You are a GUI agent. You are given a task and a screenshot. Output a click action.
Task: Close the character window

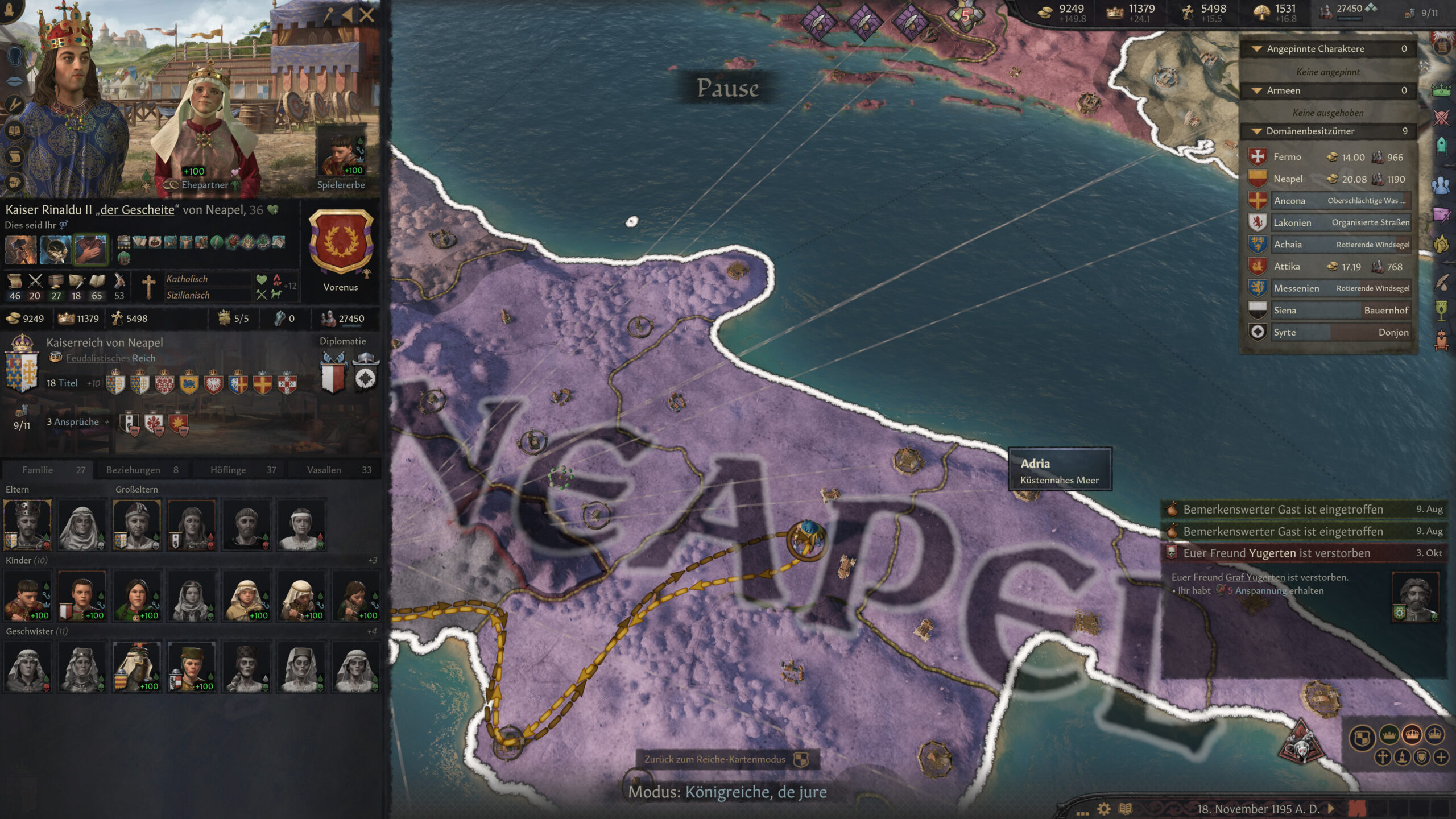coord(367,15)
